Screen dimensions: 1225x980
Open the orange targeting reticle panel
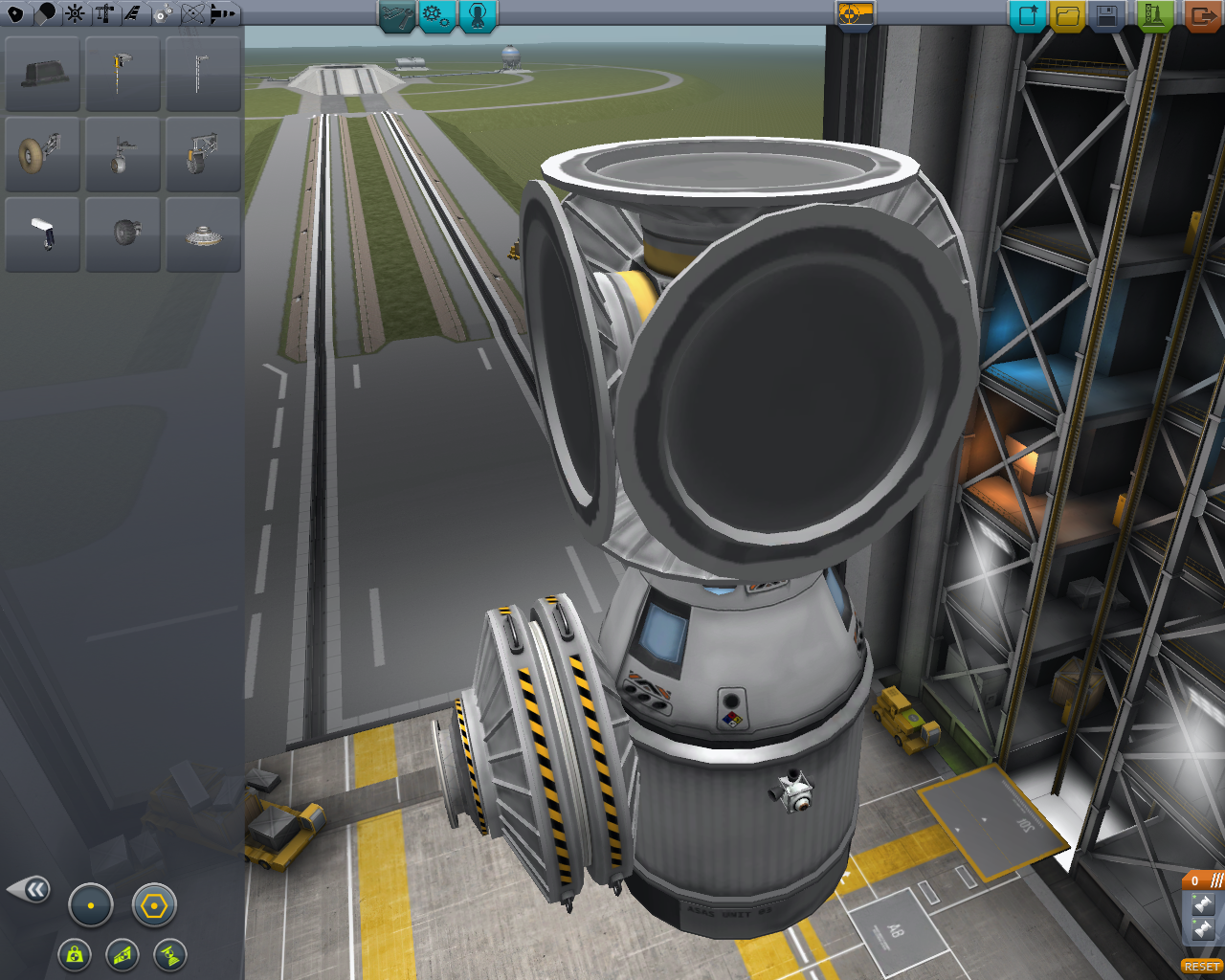click(856, 14)
